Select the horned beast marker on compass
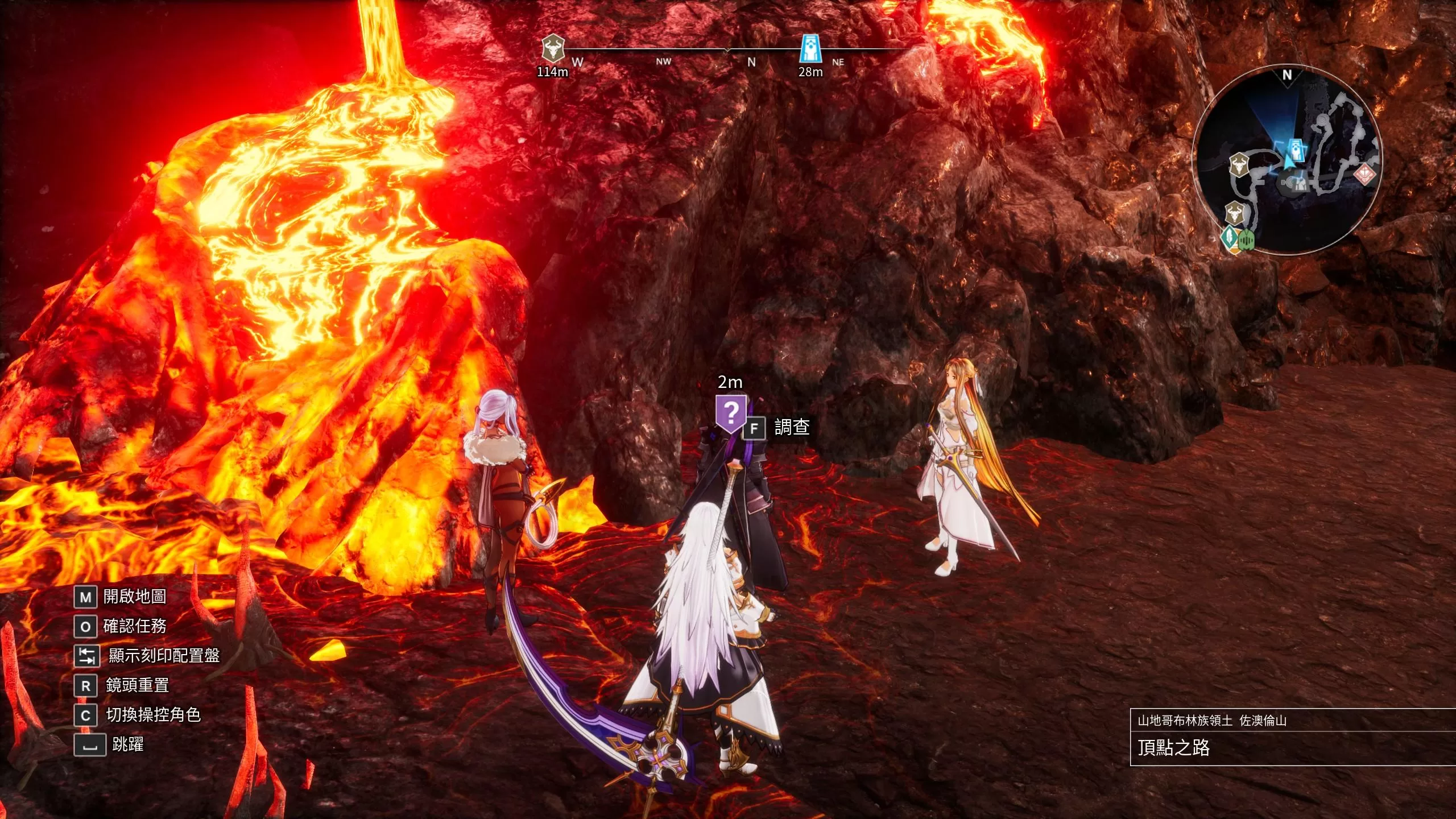1456x819 pixels. point(552,48)
